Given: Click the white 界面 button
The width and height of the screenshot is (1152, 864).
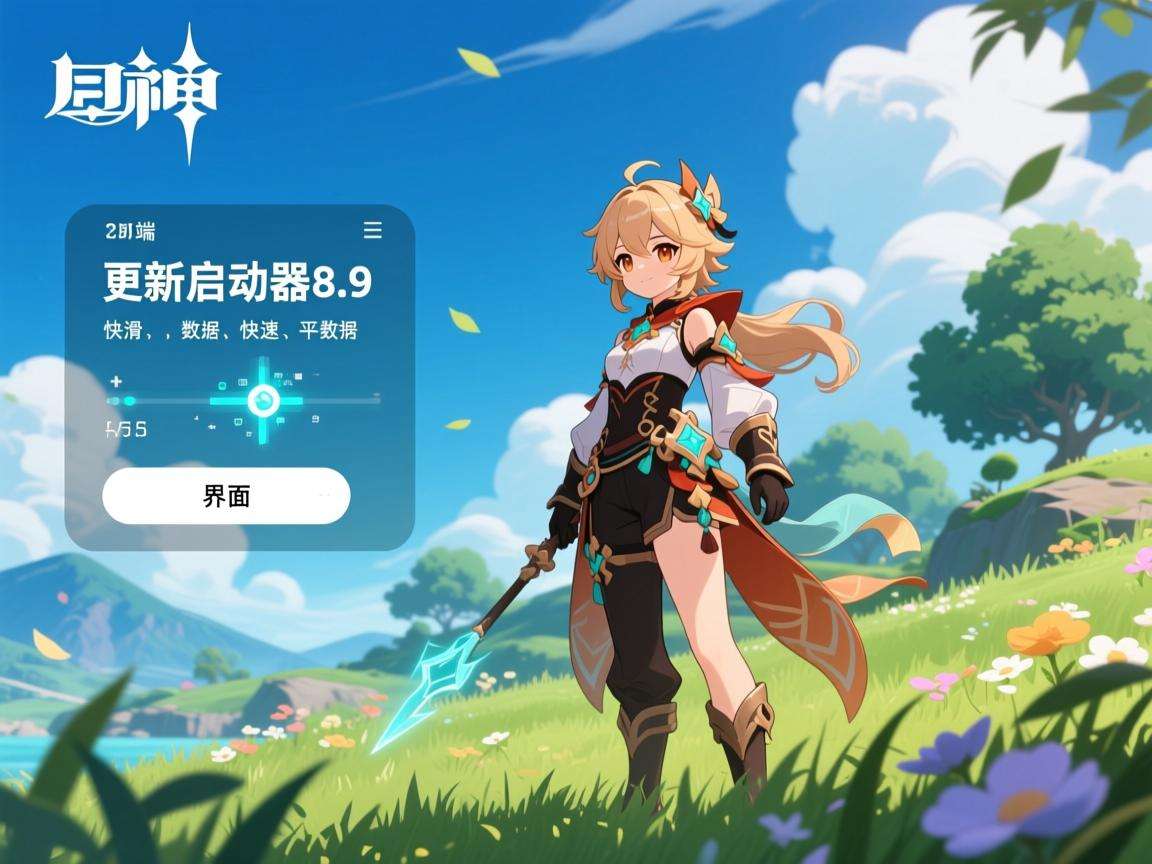Looking at the screenshot, I should pyautogui.click(x=226, y=496).
